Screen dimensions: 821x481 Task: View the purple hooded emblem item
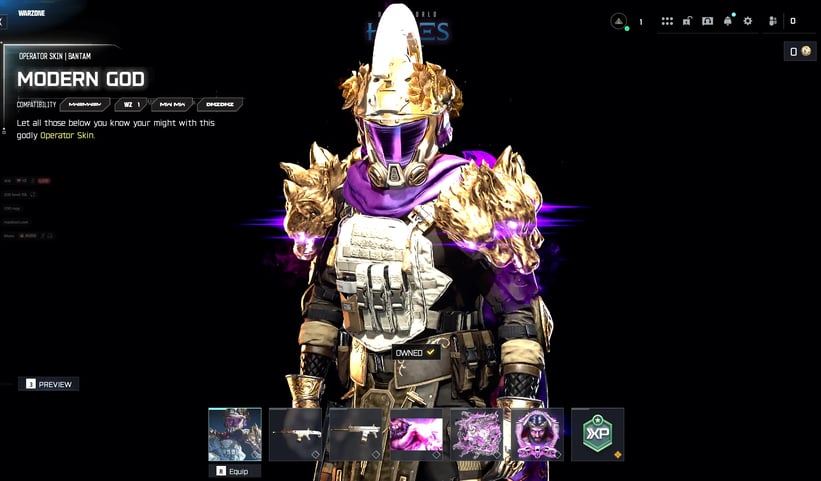point(537,434)
